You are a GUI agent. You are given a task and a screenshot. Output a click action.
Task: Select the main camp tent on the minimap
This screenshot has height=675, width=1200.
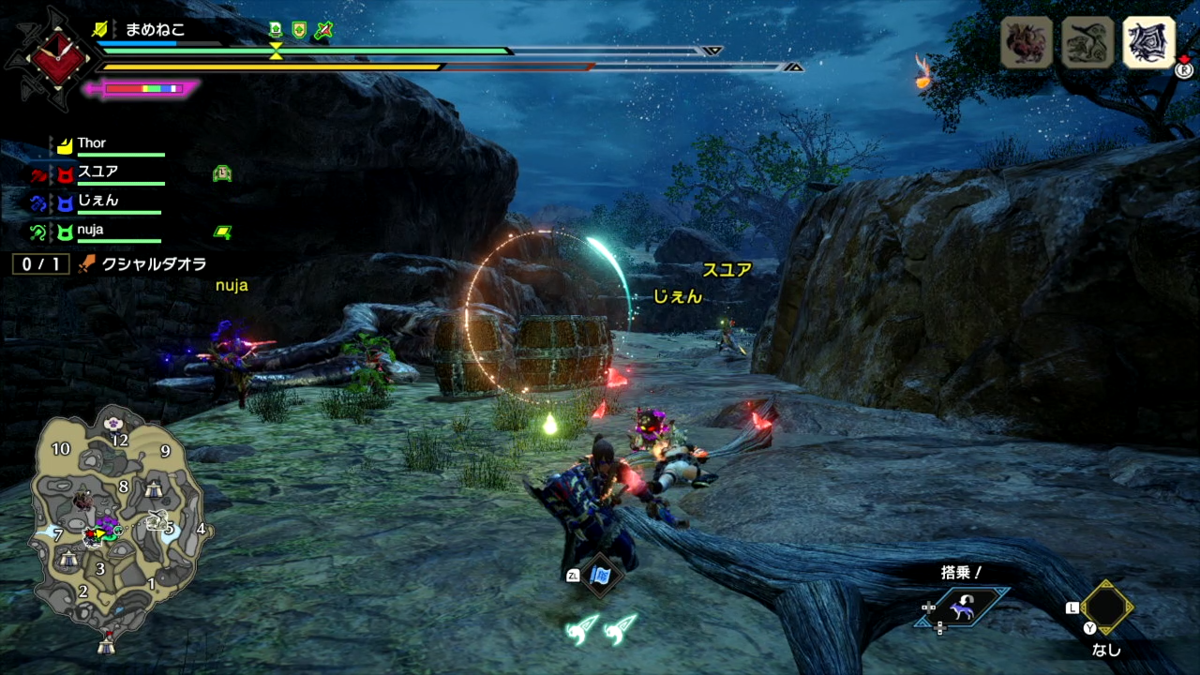106,645
